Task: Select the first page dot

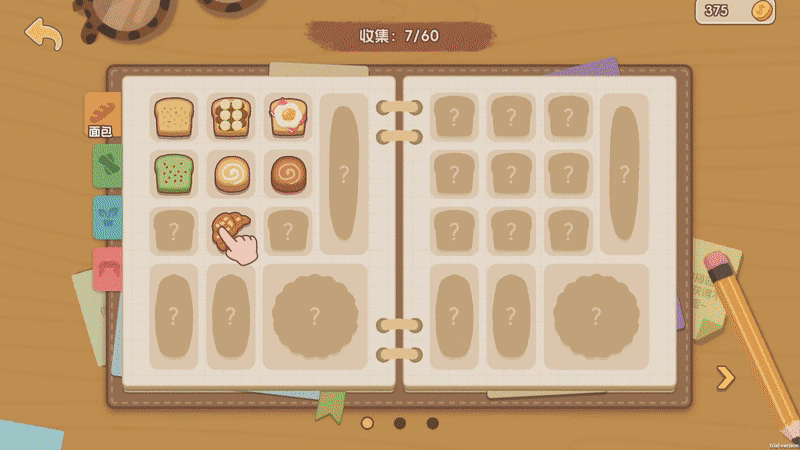Action: (367, 423)
